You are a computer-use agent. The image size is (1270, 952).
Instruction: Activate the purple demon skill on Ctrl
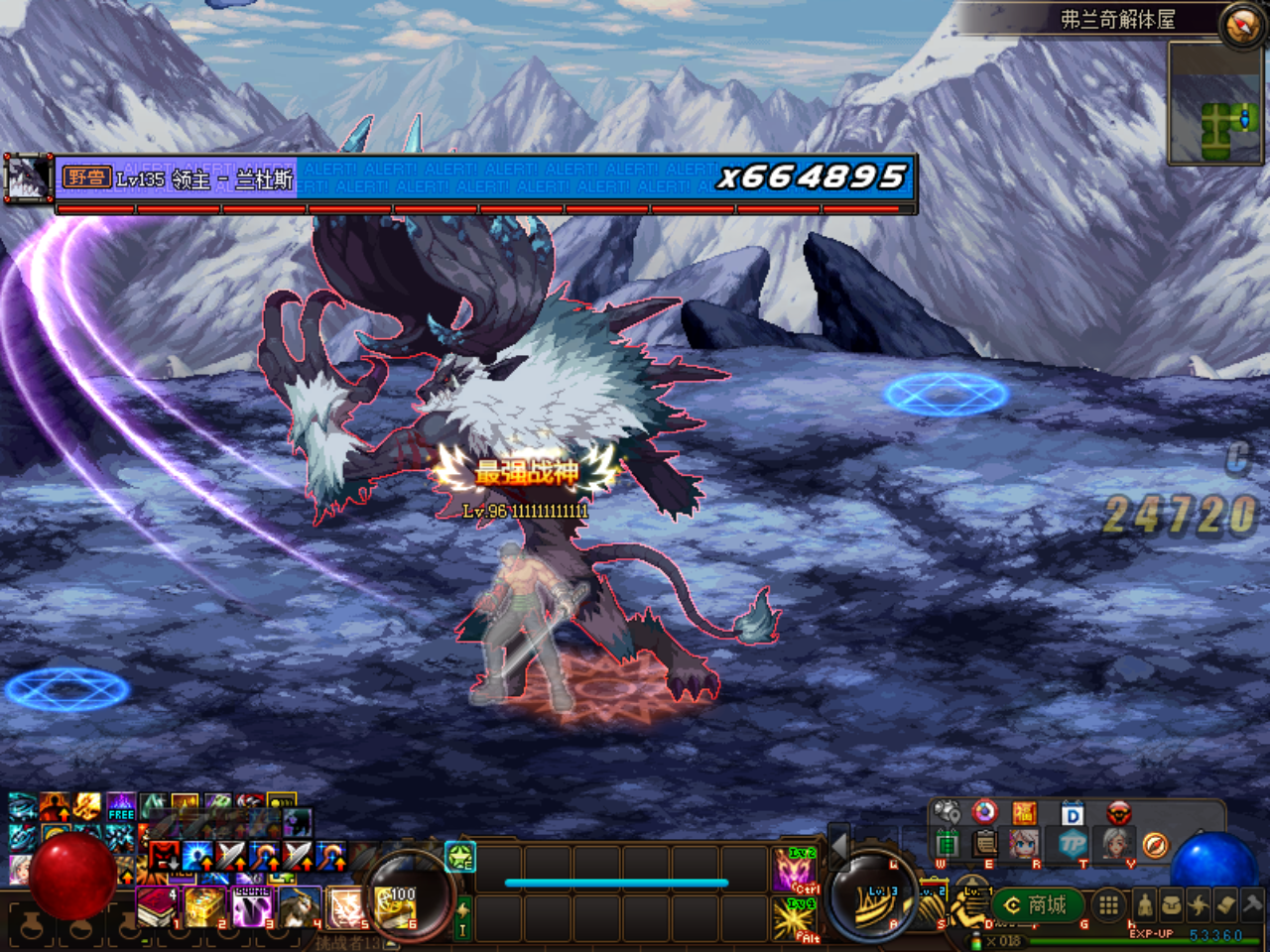[x=795, y=868]
